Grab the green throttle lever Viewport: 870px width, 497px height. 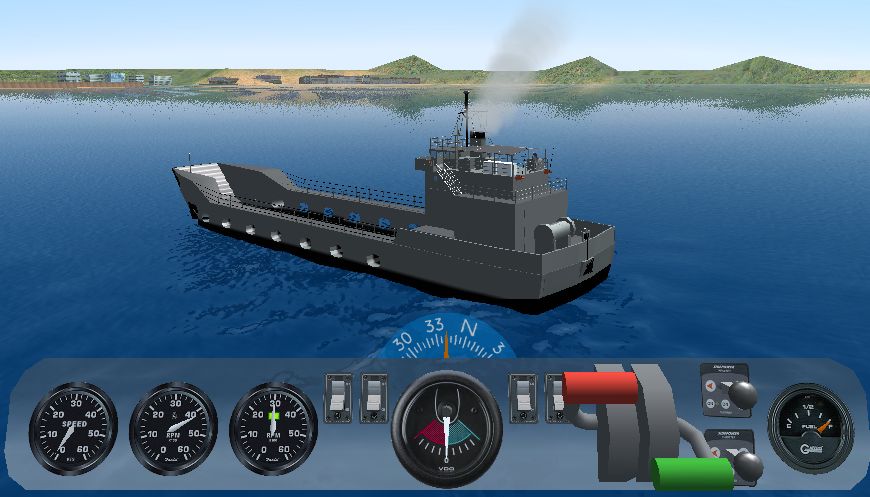(692, 473)
